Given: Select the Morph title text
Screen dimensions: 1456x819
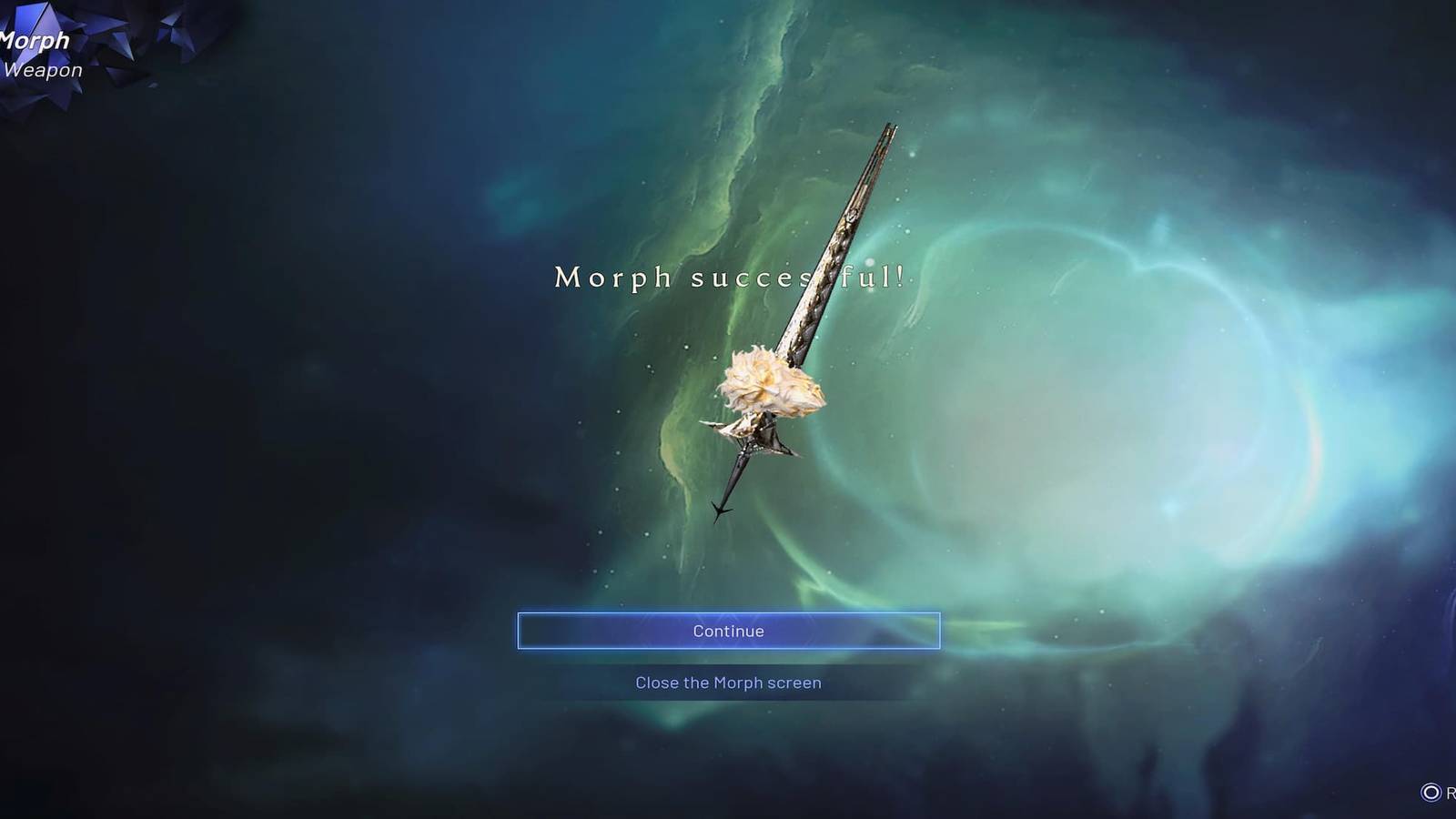Looking at the screenshot, I should (x=33, y=41).
